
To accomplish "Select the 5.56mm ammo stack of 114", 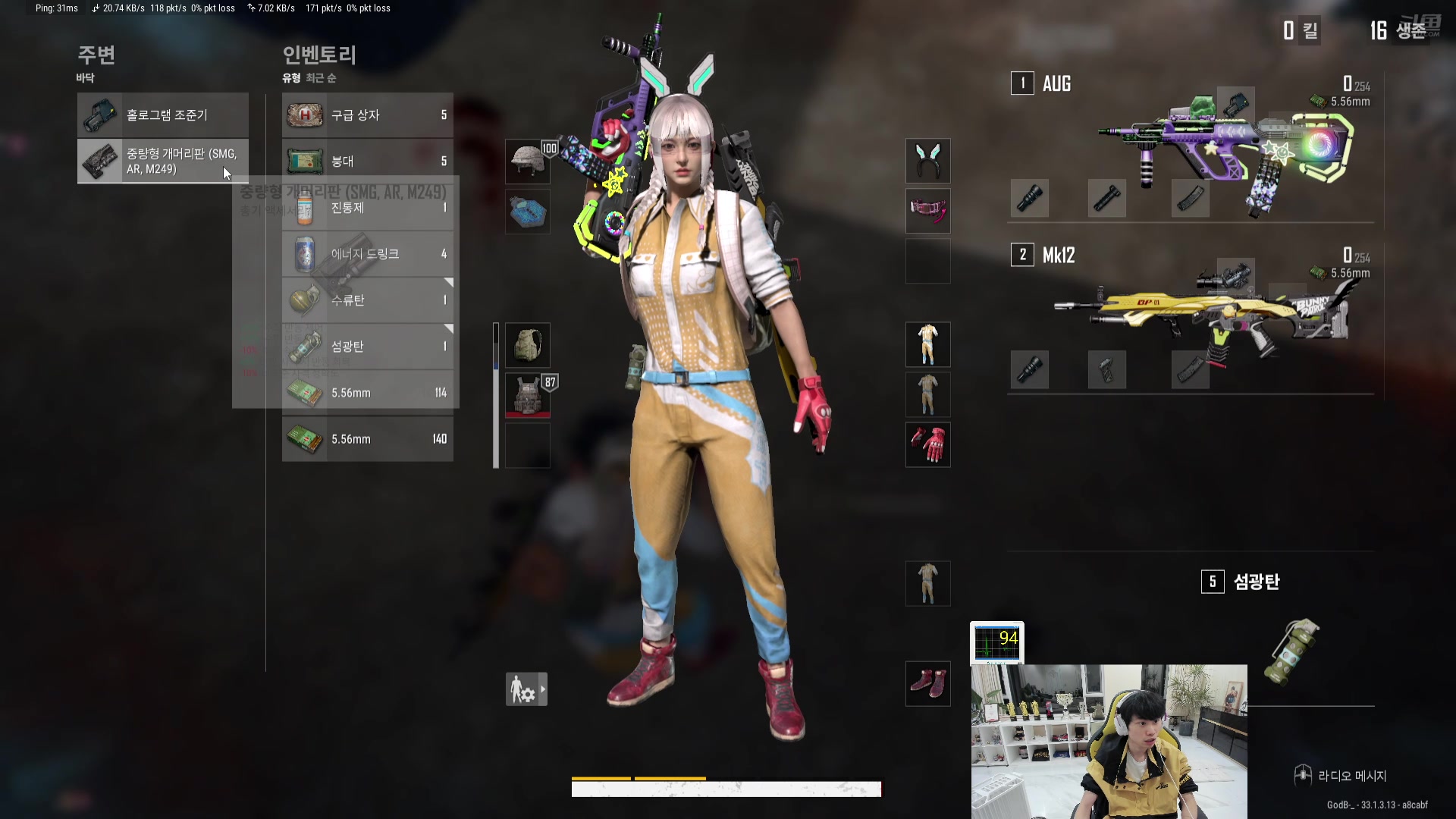I will pos(367,393).
